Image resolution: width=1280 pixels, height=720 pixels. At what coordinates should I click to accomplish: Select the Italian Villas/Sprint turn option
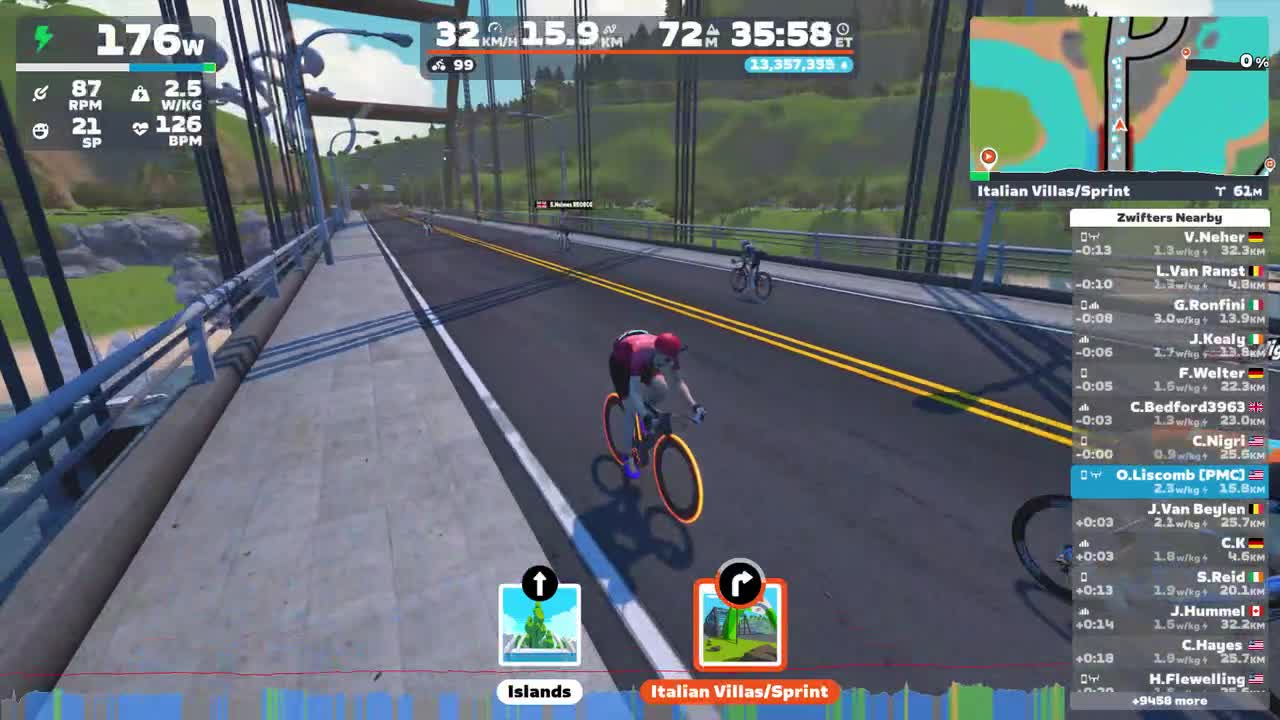coord(740,626)
